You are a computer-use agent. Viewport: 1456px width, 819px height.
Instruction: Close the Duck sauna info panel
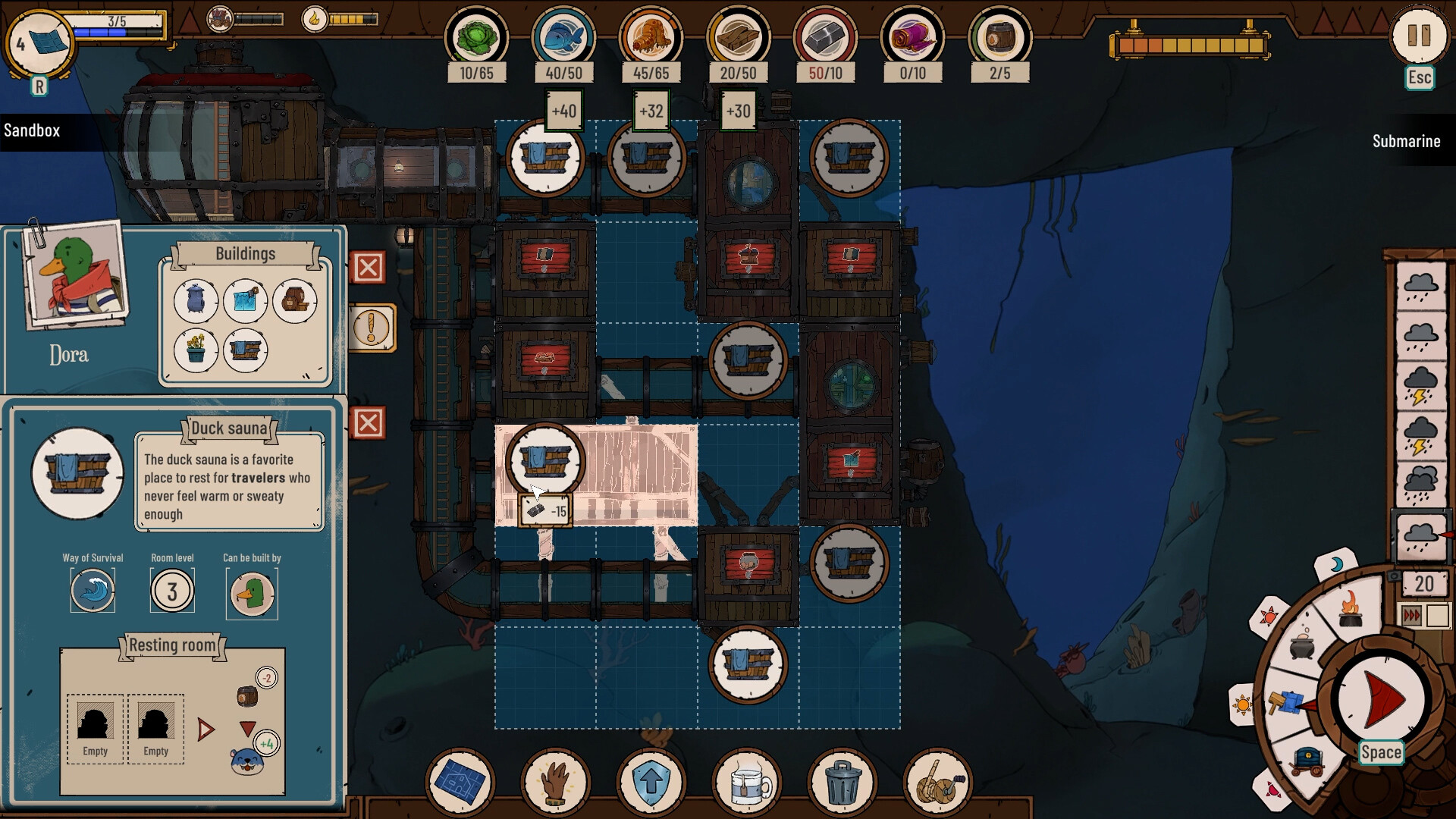click(369, 423)
